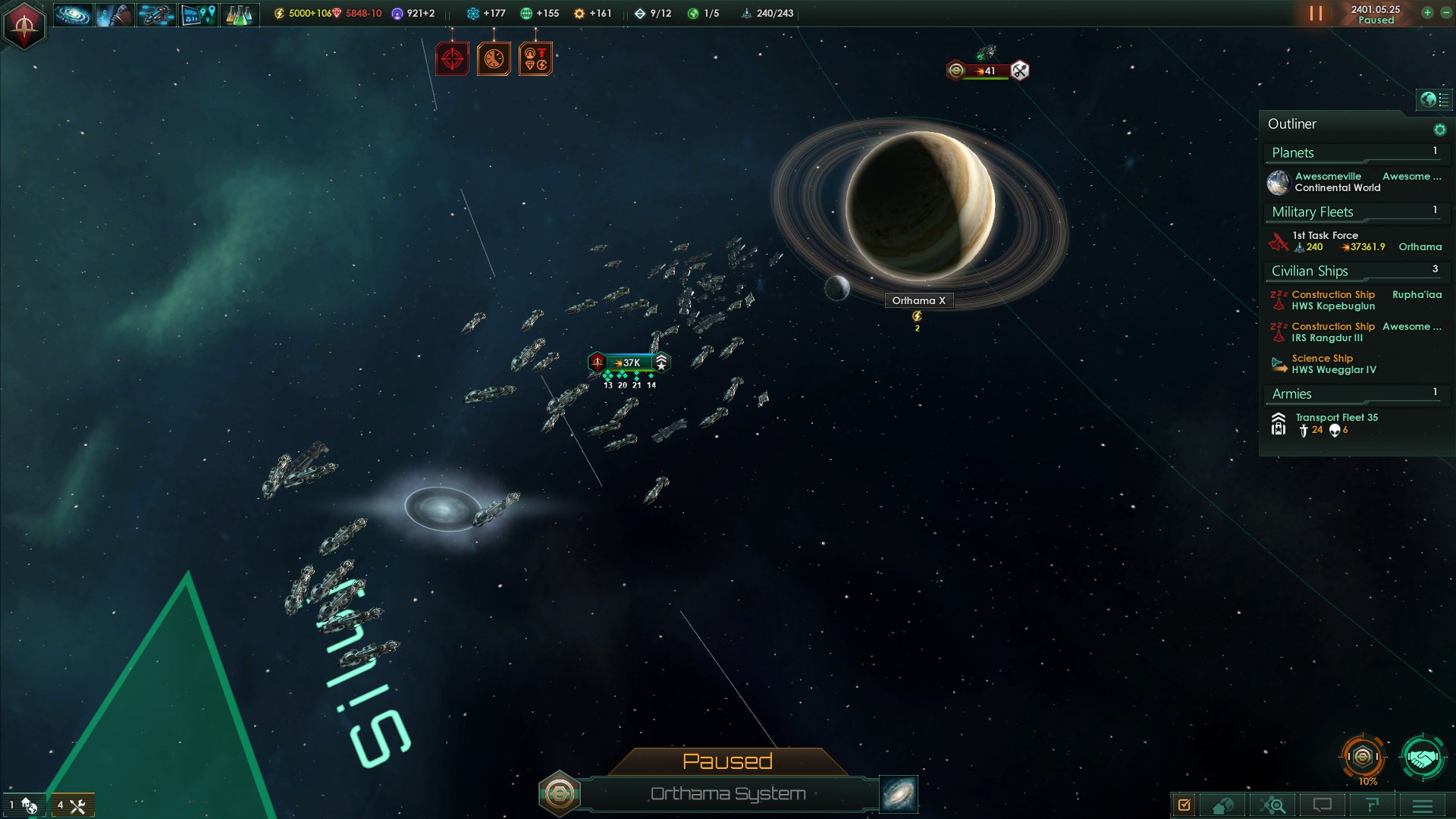
Task: Open the main menu hamburger button
Action: [1422, 805]
